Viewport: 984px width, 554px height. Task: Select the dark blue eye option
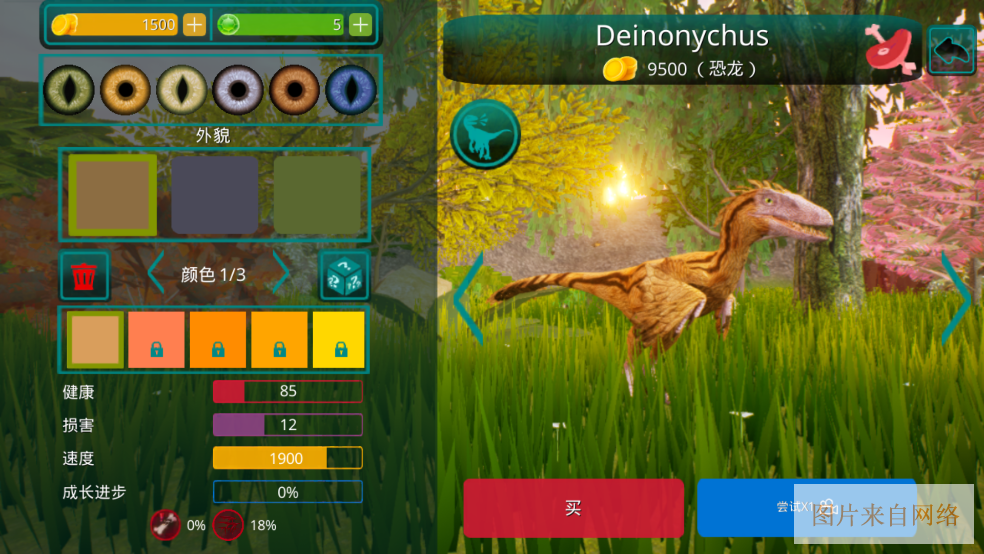[x=350, y=90]
